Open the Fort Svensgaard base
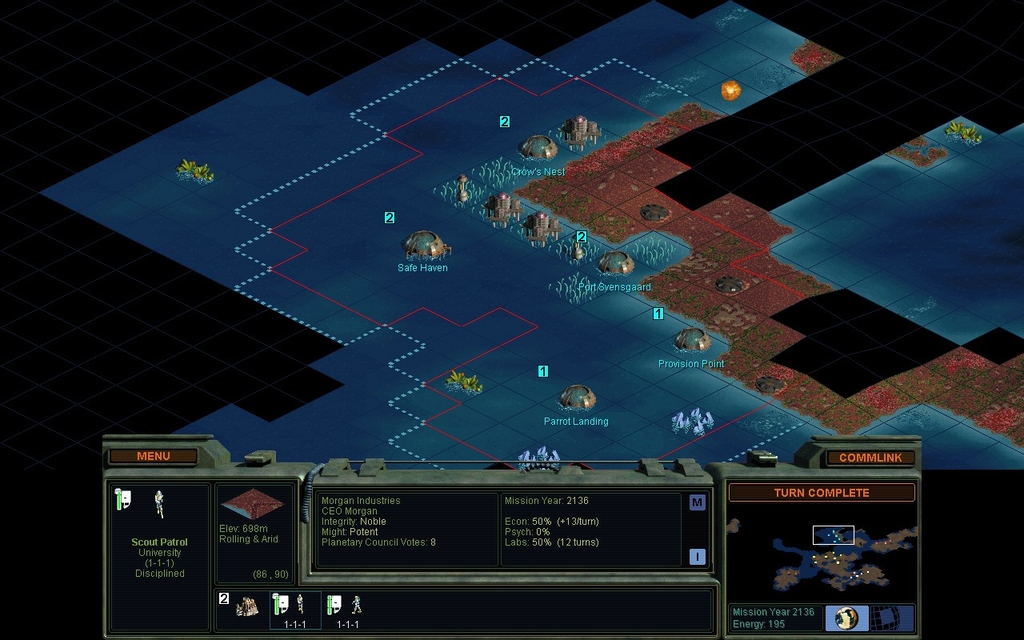 (x=615, y=263)
